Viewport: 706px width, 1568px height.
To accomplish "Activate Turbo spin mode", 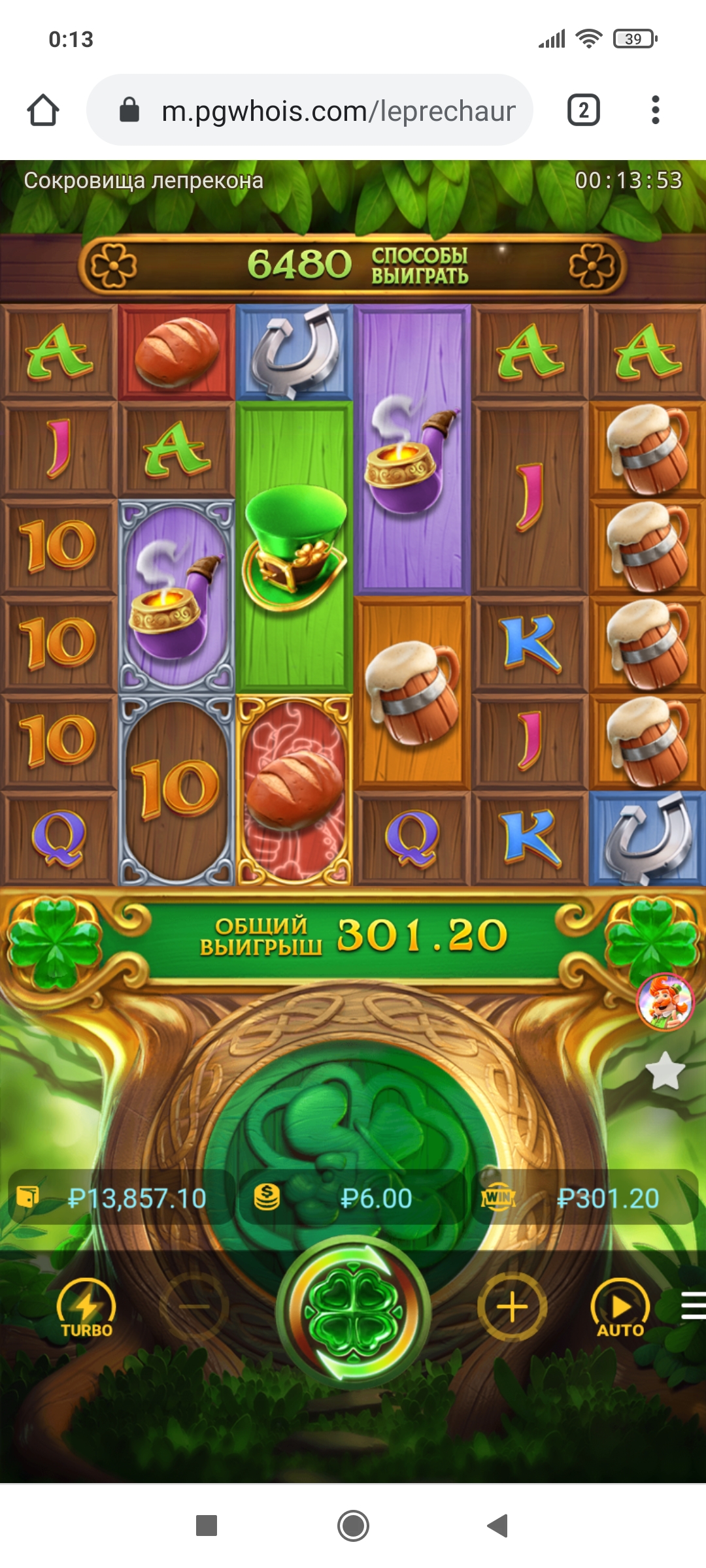I will [x=86, y=1309].
